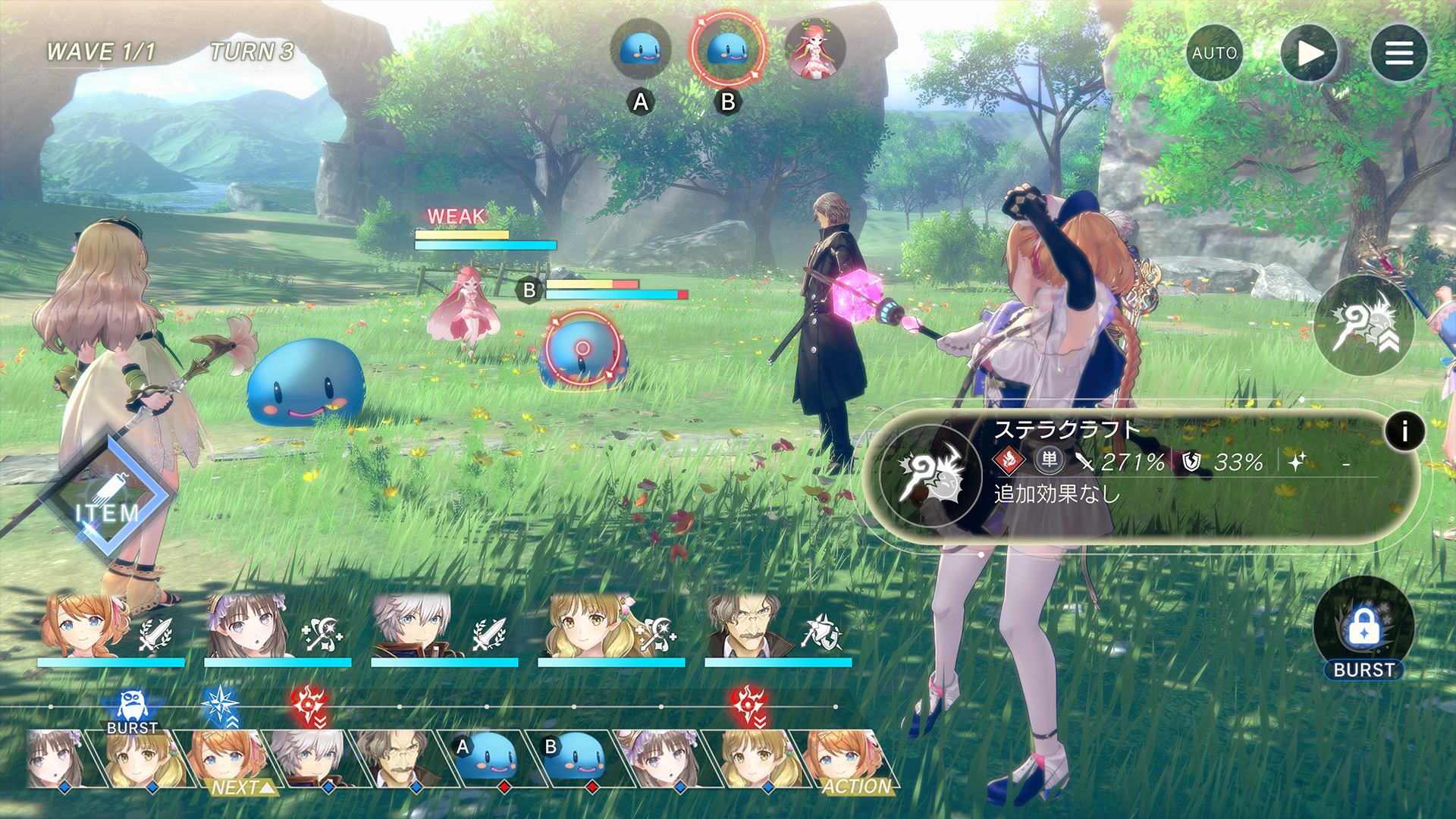This screenshot has width=1456, height=819.
Task: Select slime B target portrait
Action: point(727,49)
